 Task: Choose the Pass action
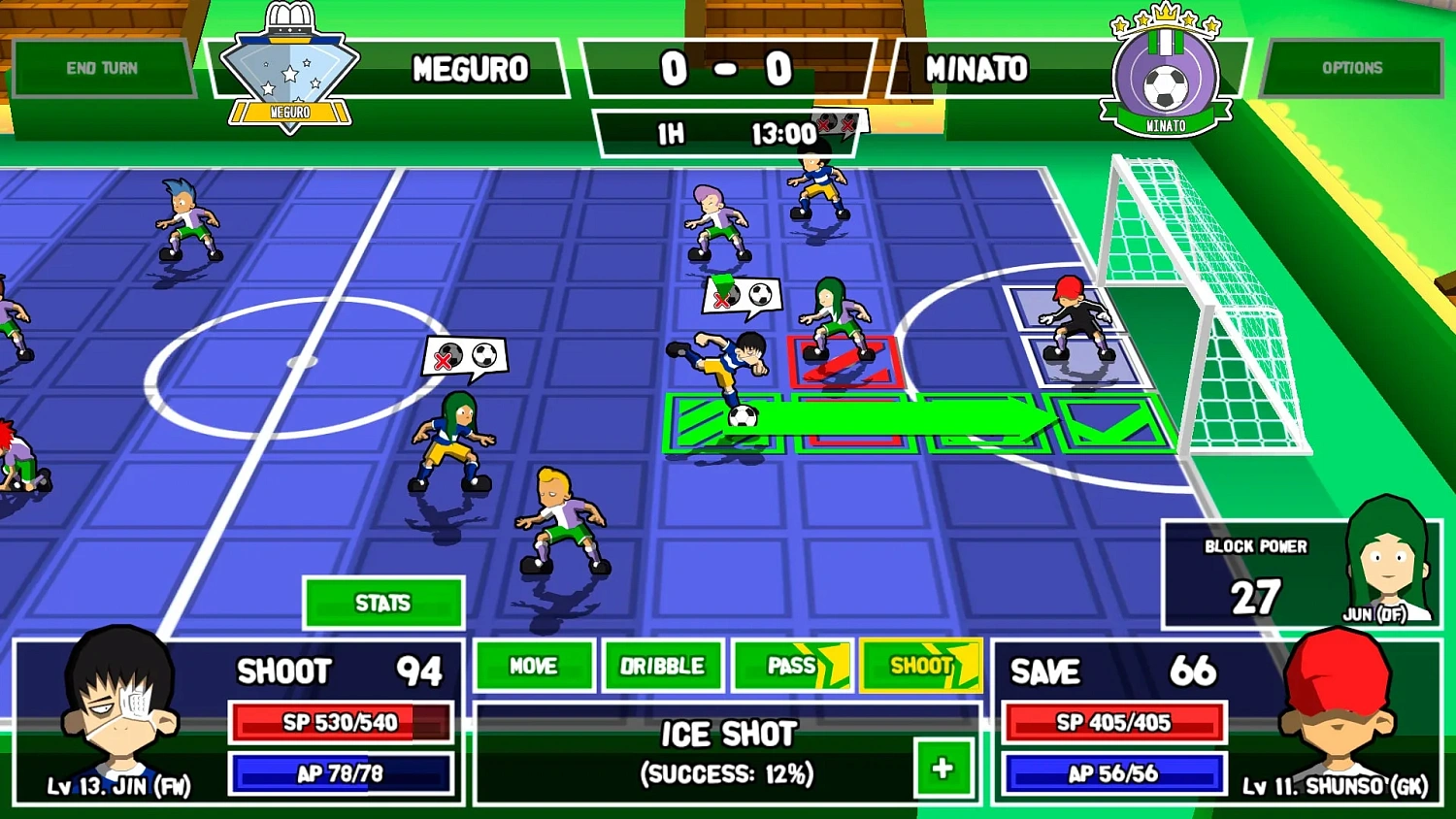tap(791, 666)
